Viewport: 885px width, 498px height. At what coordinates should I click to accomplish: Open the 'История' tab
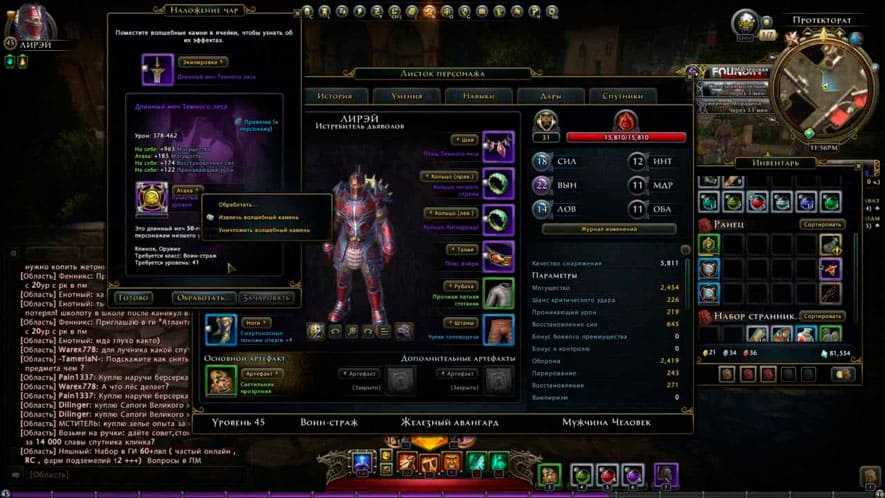334,96
